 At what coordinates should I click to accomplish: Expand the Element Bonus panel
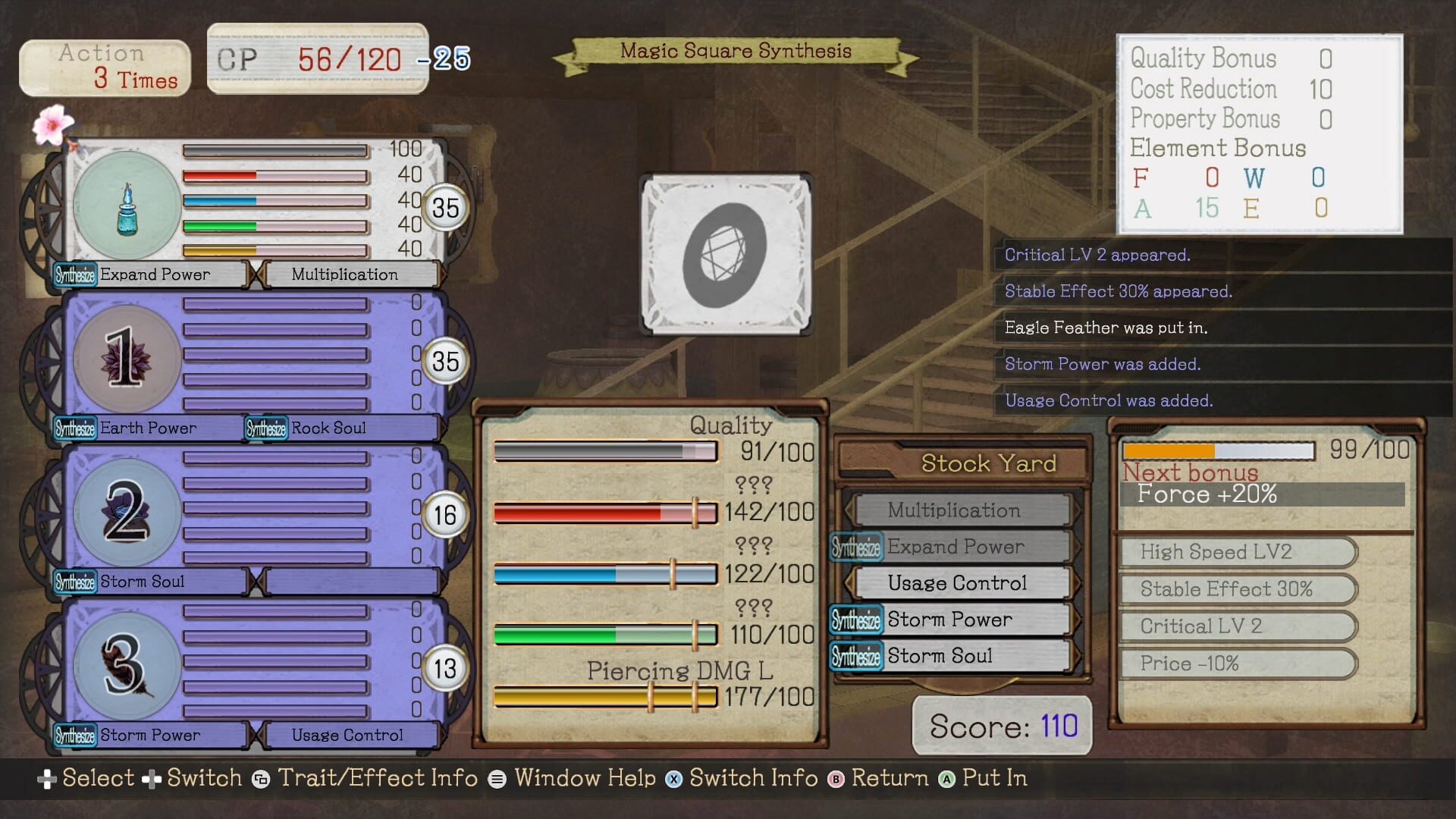pos(1218,148)
